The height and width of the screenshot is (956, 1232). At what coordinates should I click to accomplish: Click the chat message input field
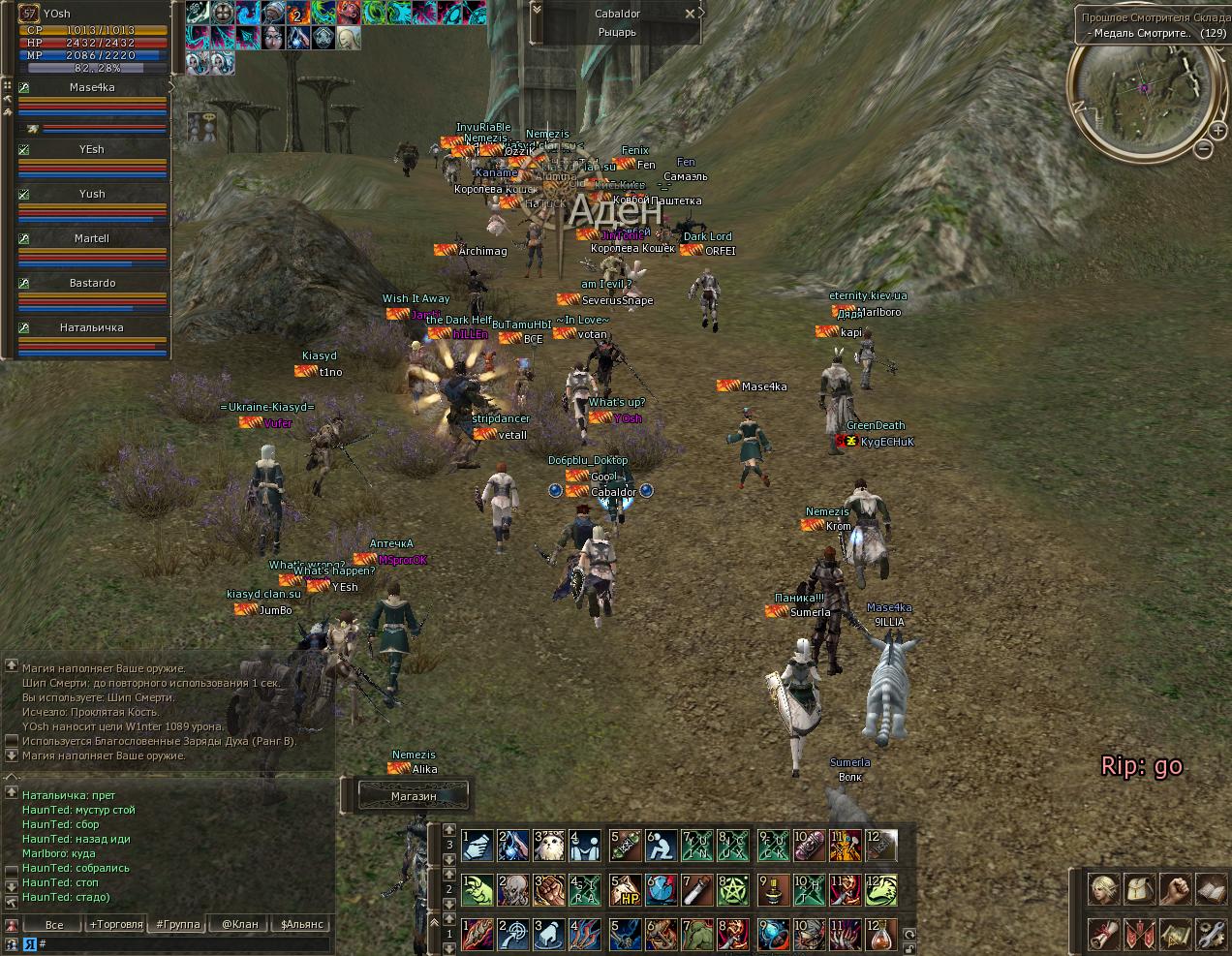(184, 943)
